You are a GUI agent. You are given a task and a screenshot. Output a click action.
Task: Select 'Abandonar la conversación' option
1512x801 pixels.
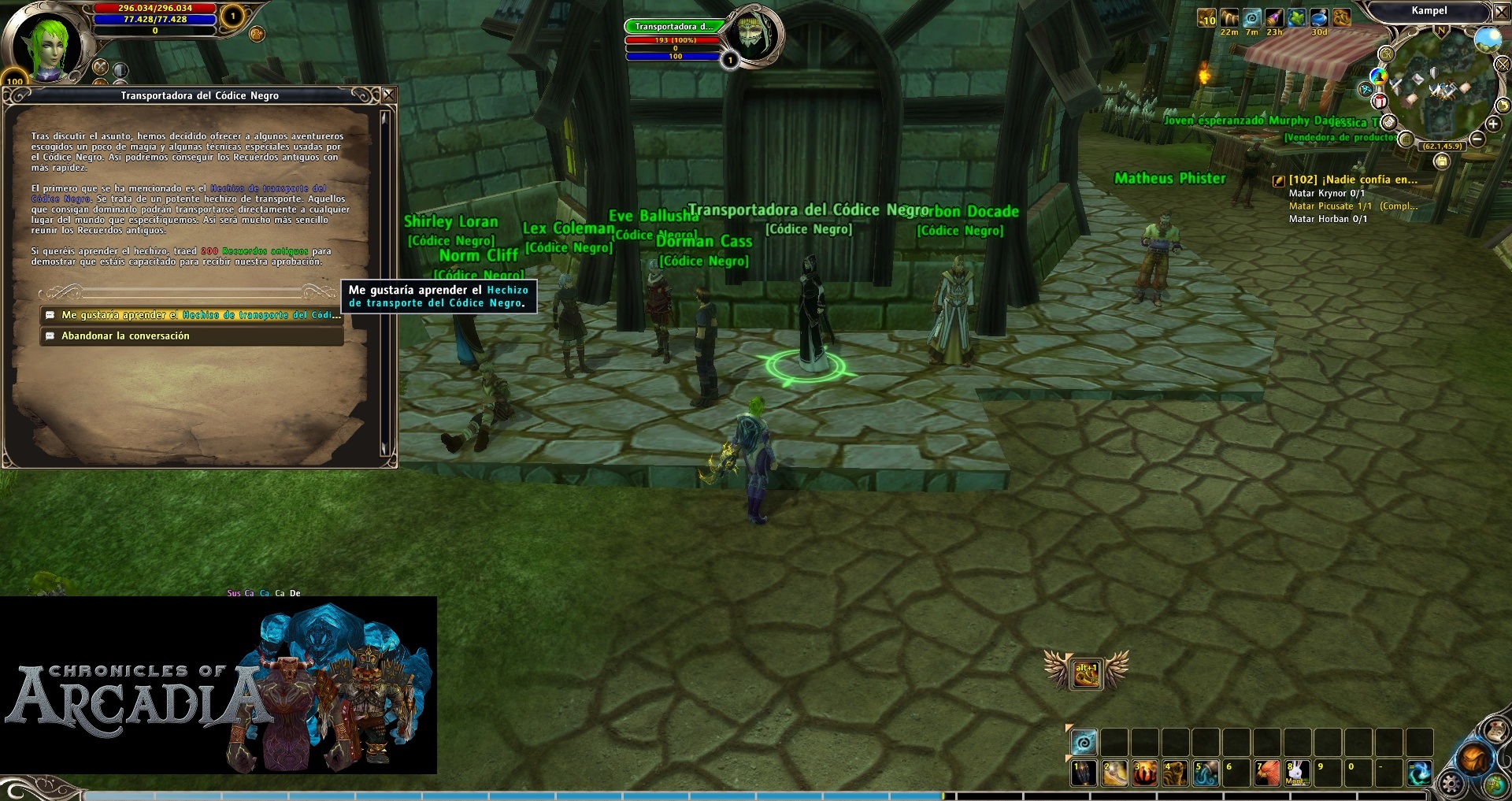tap(191, 336)
